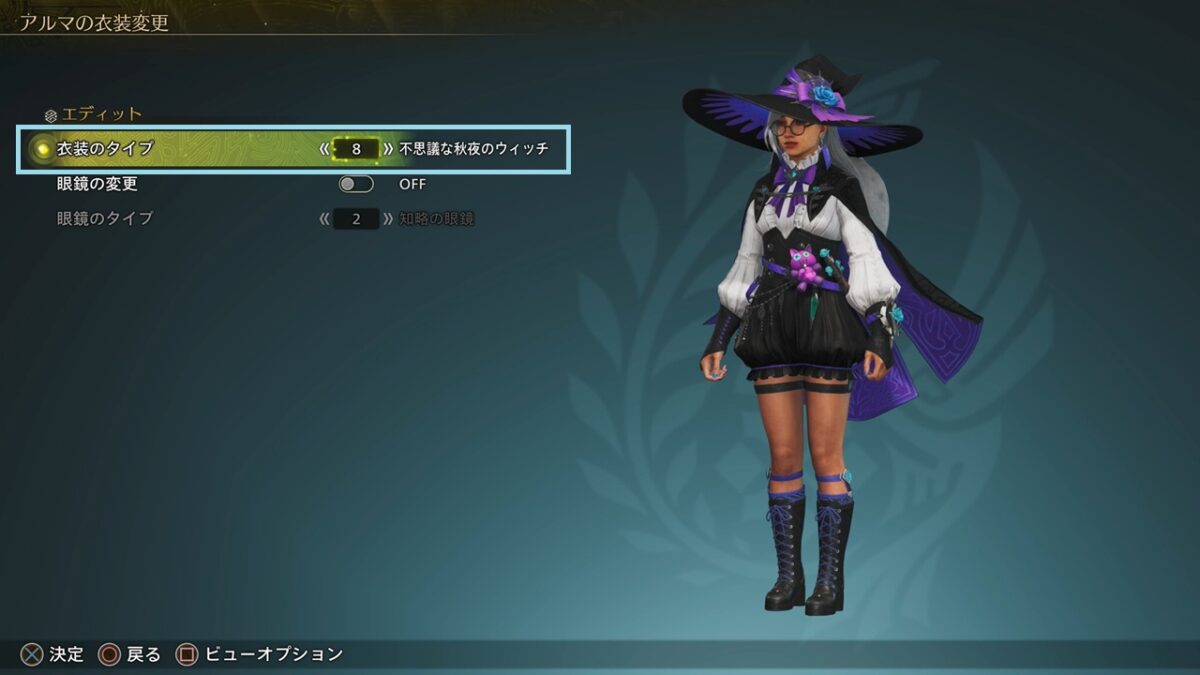Click the right arrow of 眼鏡のタイプ
Image resolution: width=1200 pixels, height=675 pixels.
388,218
